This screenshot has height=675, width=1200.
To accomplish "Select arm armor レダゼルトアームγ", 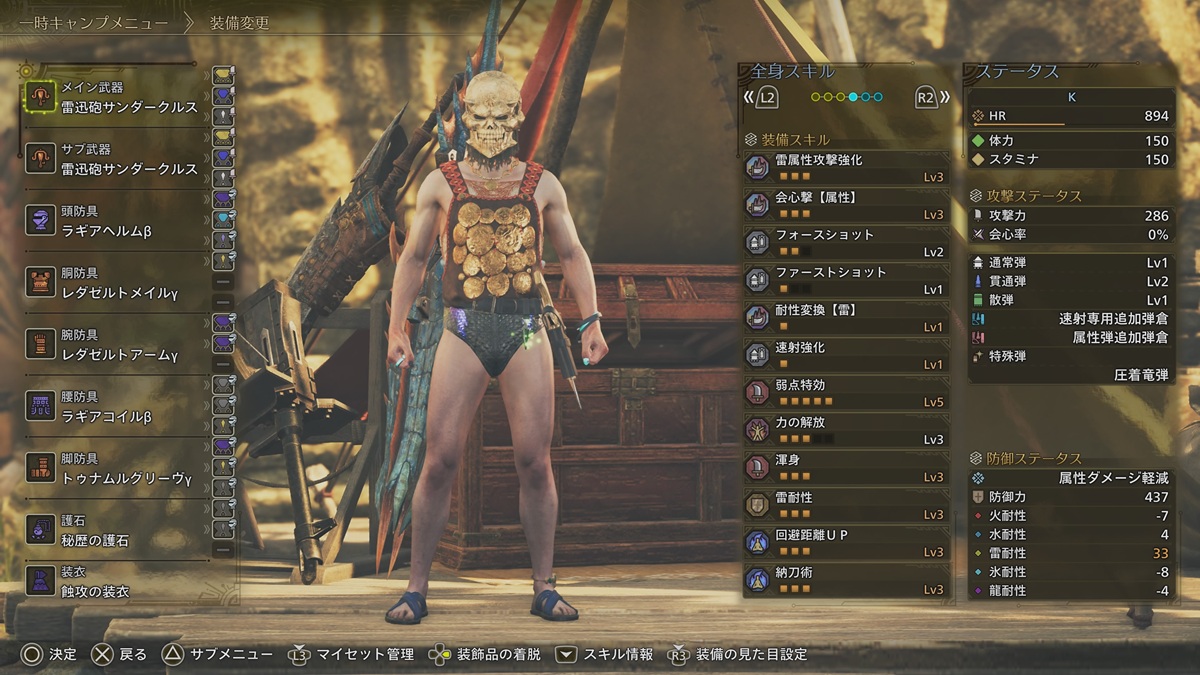I will 115,345.
